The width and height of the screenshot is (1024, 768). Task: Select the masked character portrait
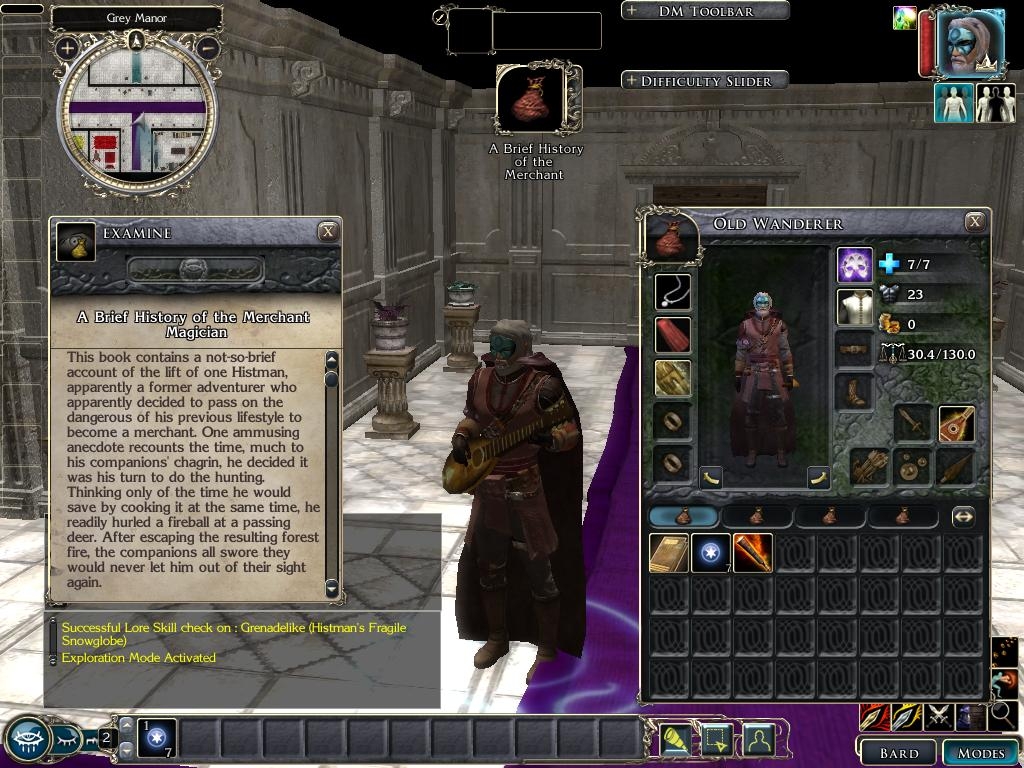point(969,43)
